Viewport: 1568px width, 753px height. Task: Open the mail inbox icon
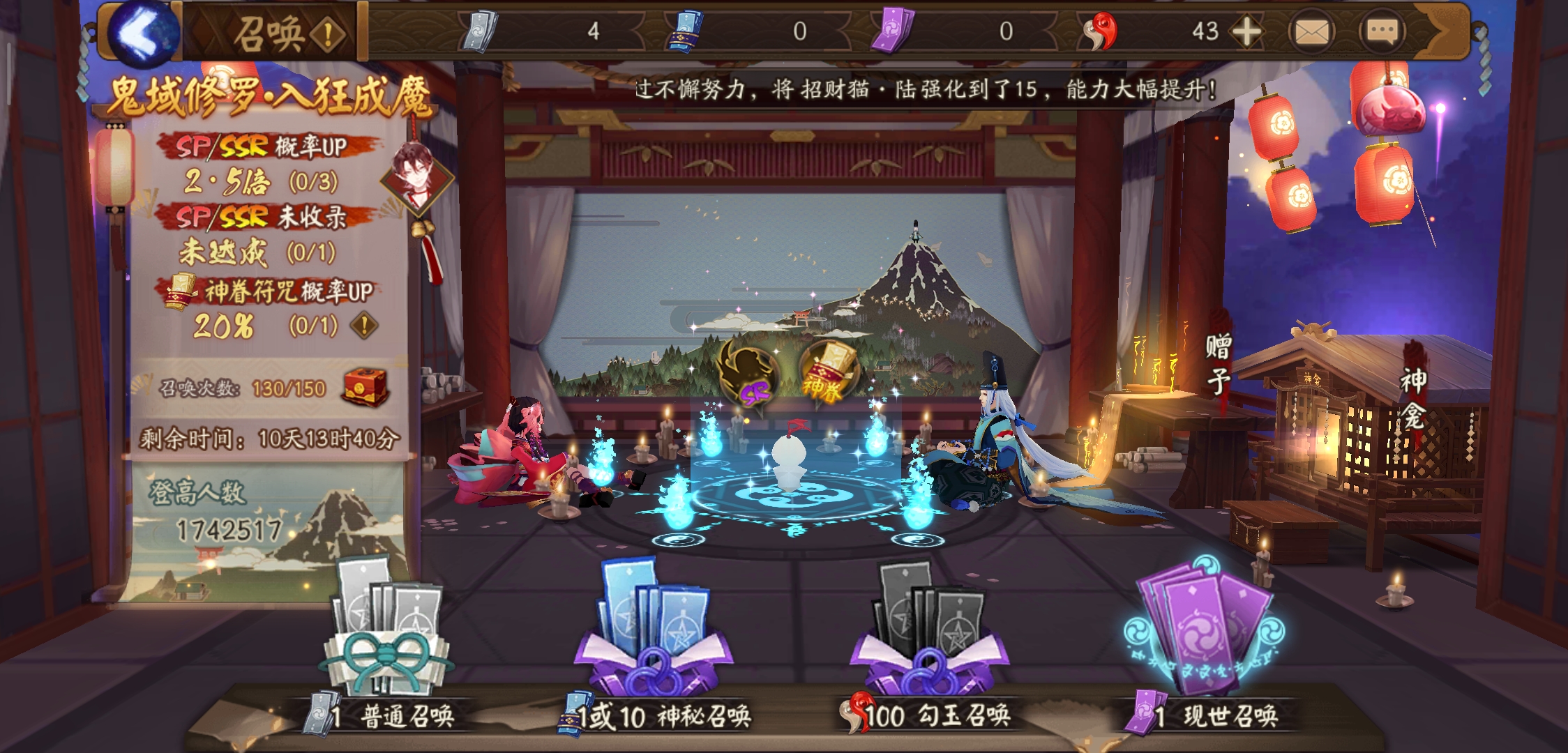[1311, 31]
